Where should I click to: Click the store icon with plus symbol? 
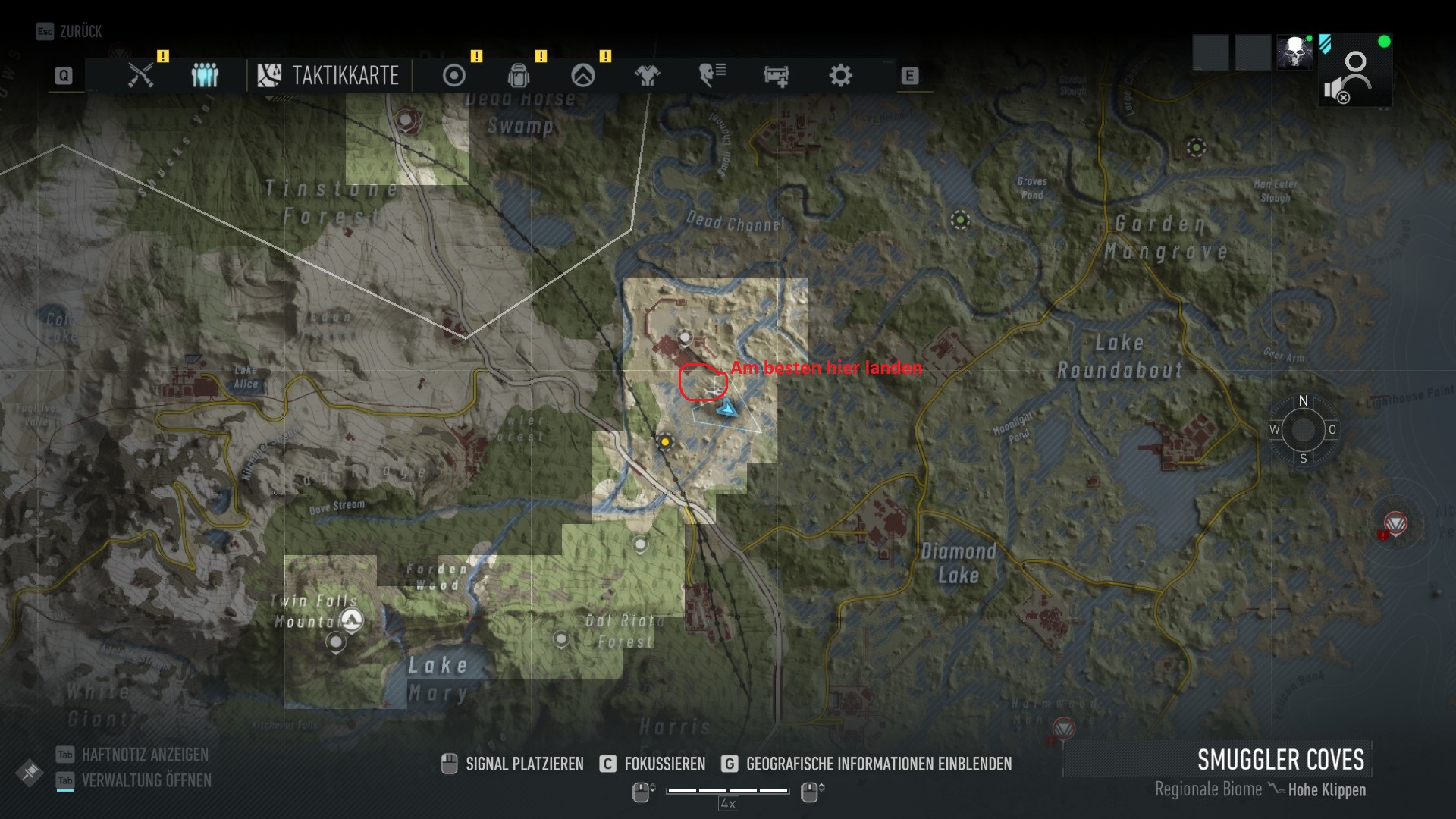[775, 75]
